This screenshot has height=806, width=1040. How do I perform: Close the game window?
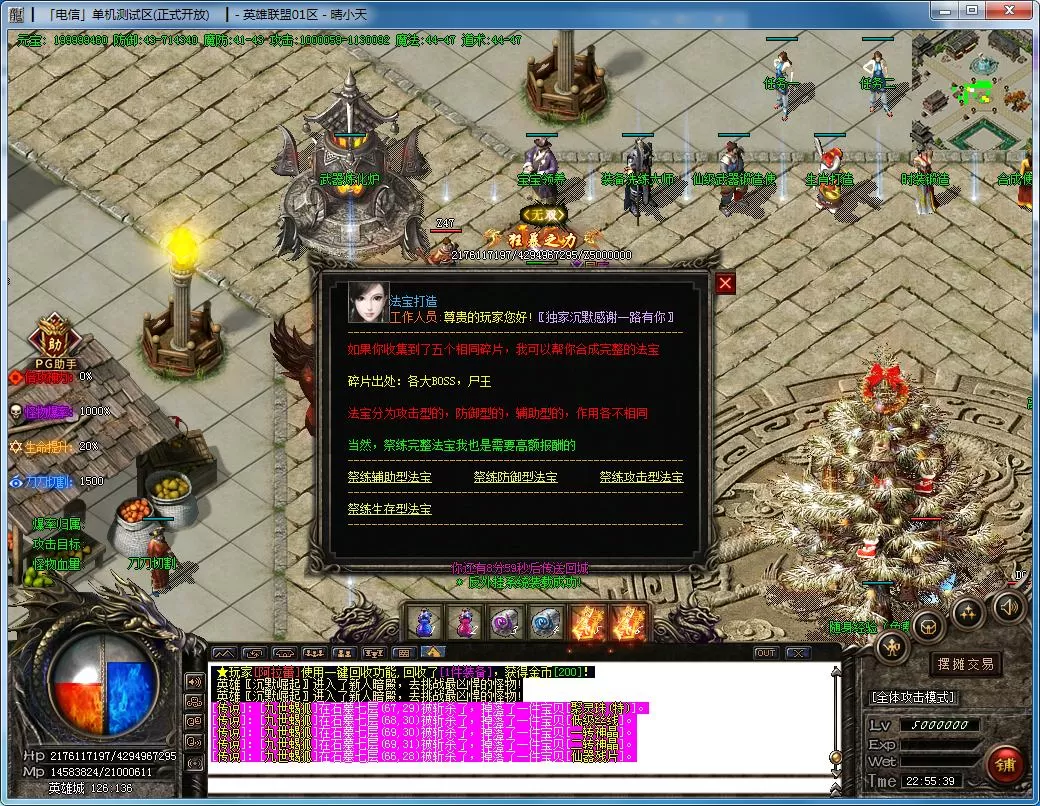click(x=1012, y=11)
